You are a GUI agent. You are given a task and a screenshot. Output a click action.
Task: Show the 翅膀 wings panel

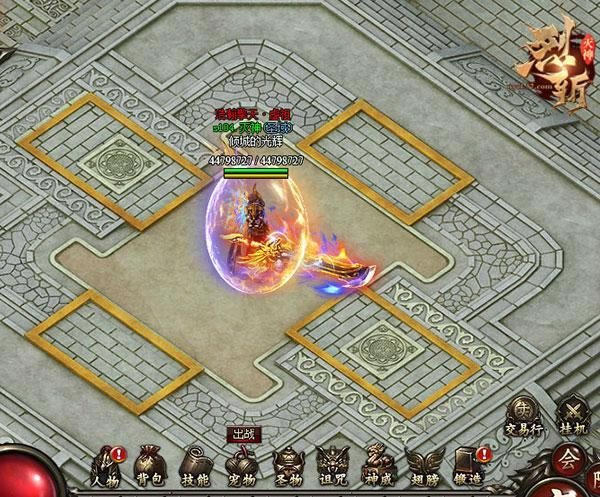[x=424, y=465]
